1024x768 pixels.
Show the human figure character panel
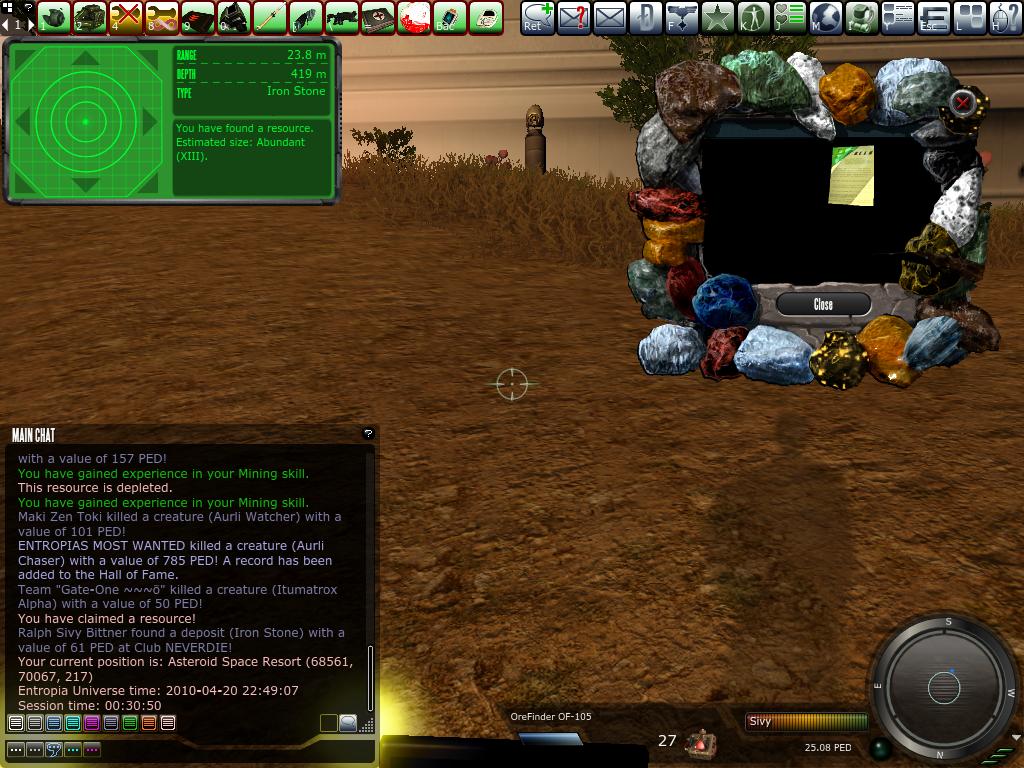pos(754,17)
